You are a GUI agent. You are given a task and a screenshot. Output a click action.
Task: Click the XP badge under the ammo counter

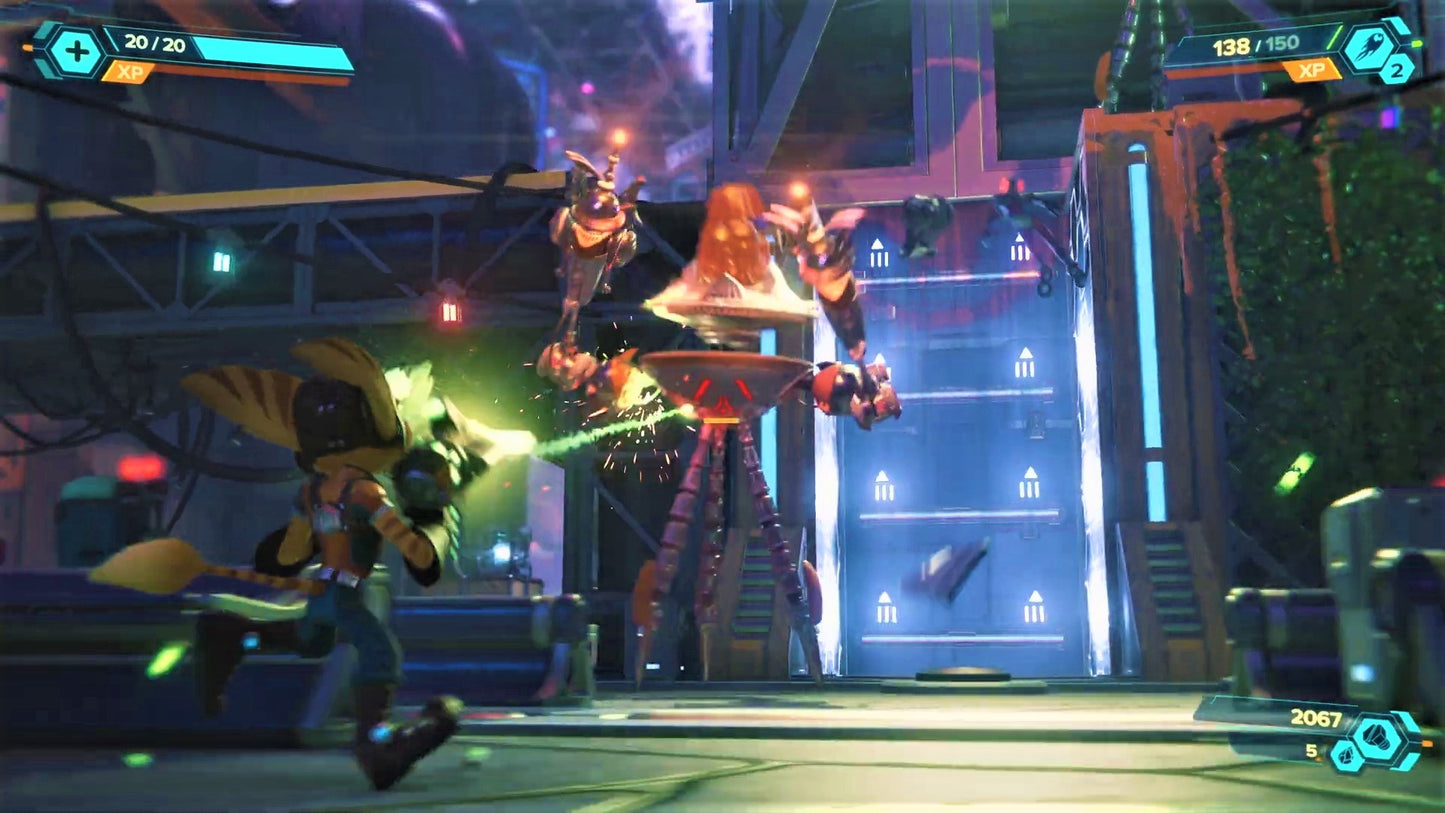click(1312, 70)
